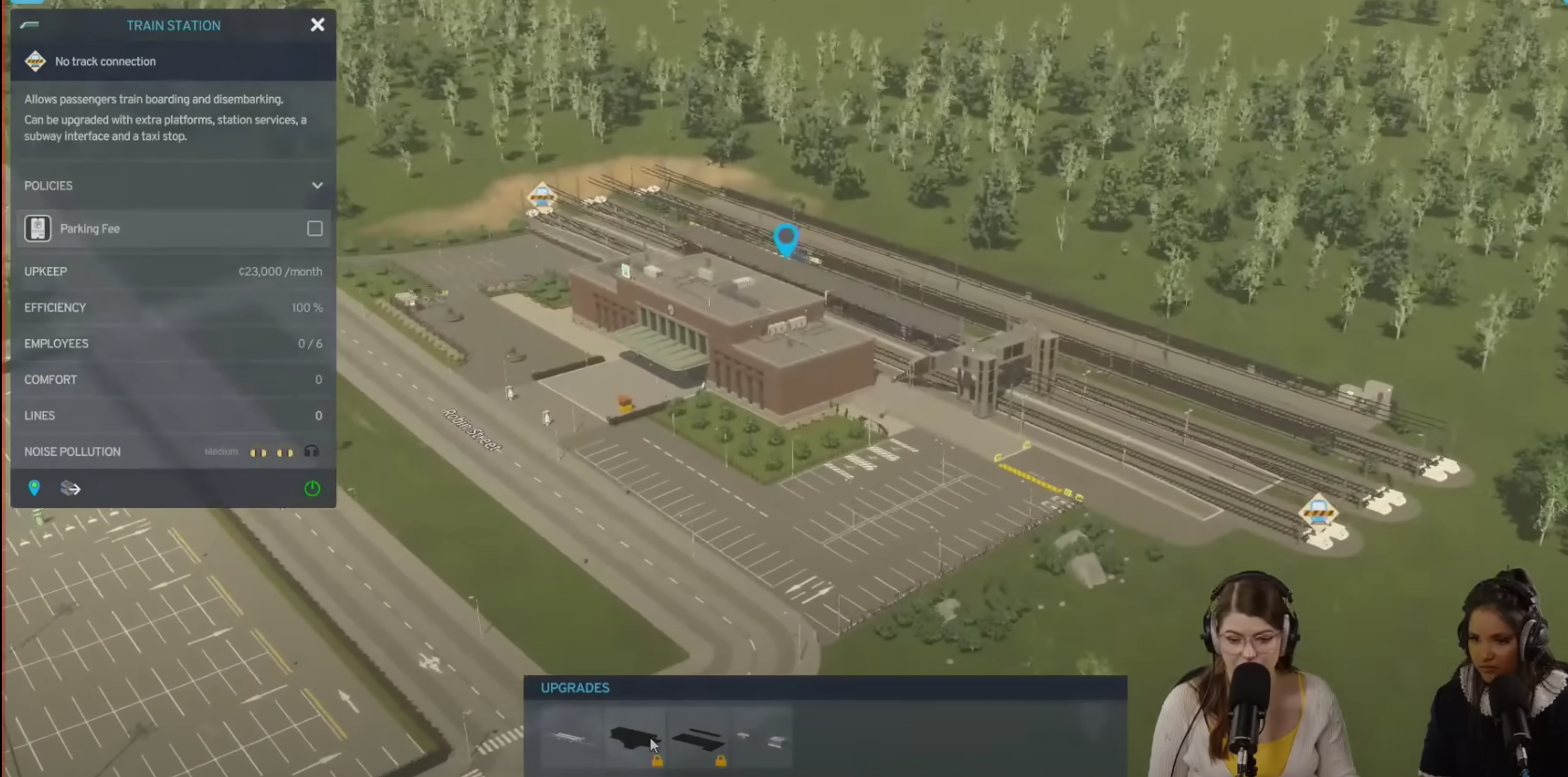The height and width of the screenshot is (777, 1568).
Task: Click the no track connection warning icon
Action: pyautogui.click(x=35, y=61)
